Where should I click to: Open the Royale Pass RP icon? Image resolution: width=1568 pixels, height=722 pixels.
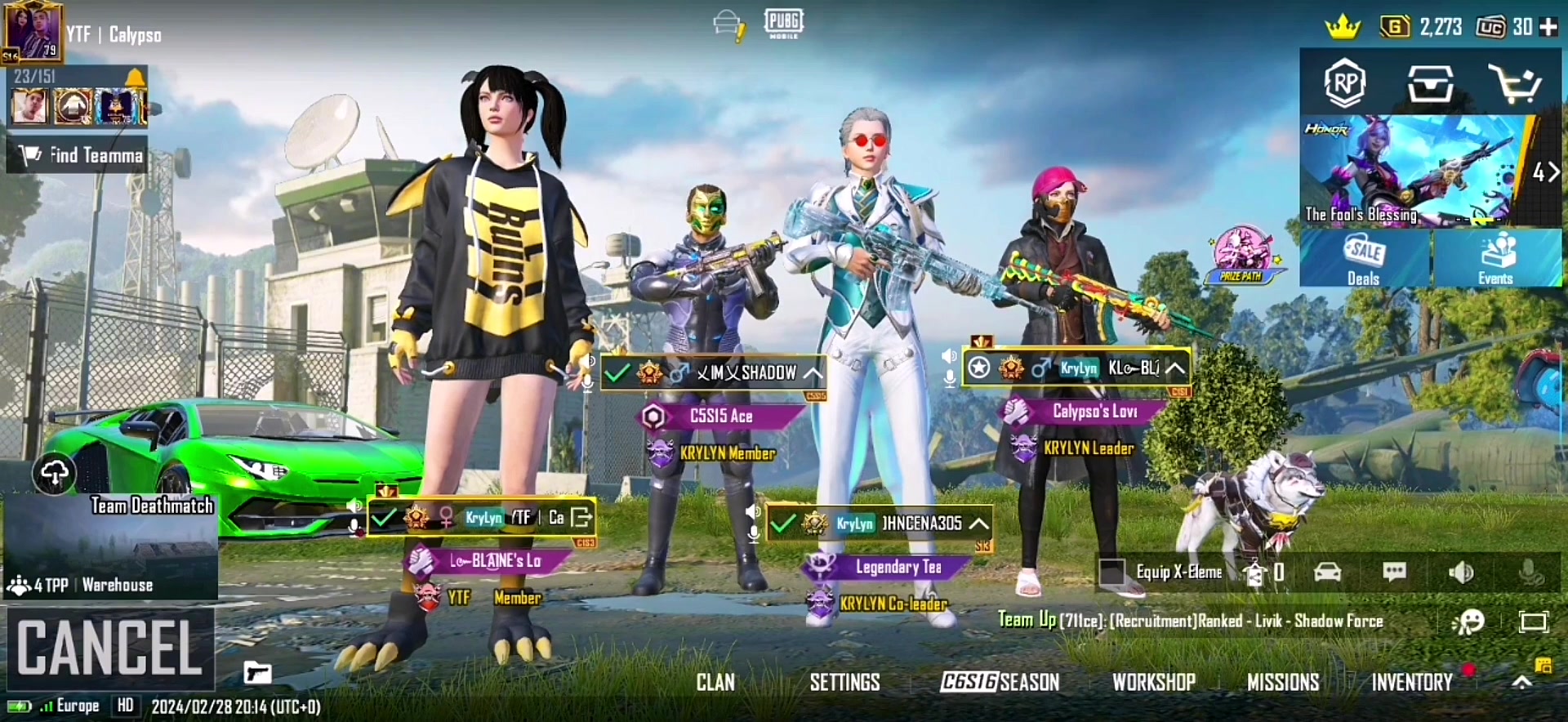tap(1345, 82)
